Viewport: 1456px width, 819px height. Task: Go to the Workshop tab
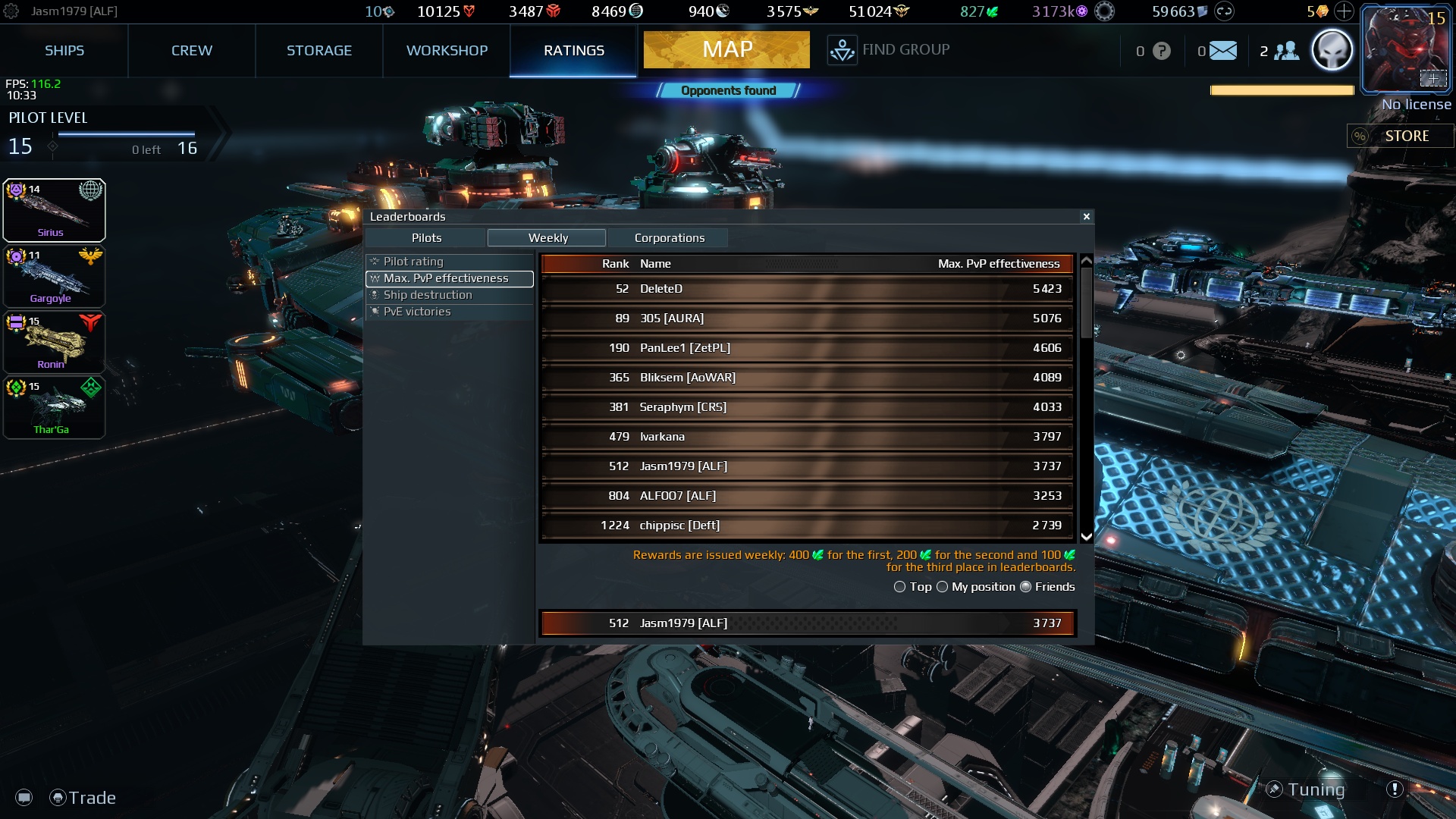pyautogui.click(x=447, y=51)
